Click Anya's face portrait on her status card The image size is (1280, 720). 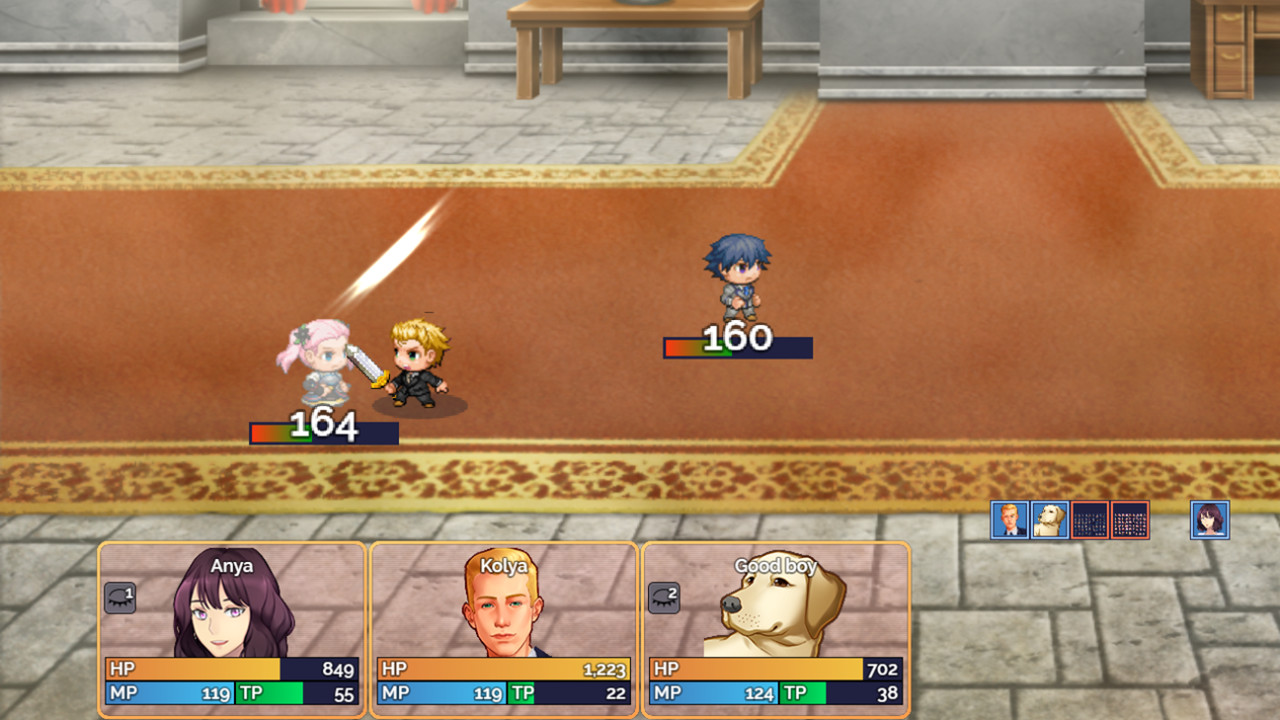pyautogui.click(x=218, y=615)
